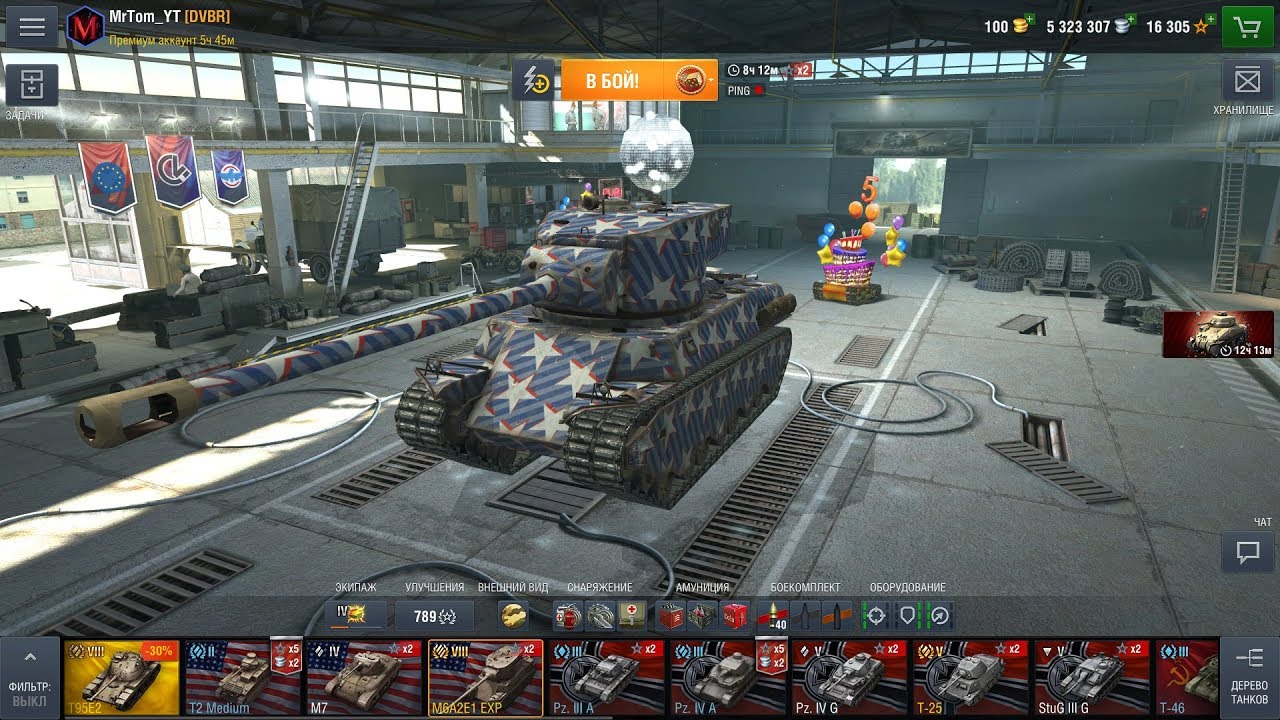Viewport: 1280px width, 720px height.
Task: Open an ammo crate slot under АМУНИЦИЯ
Action: point(670,615)
